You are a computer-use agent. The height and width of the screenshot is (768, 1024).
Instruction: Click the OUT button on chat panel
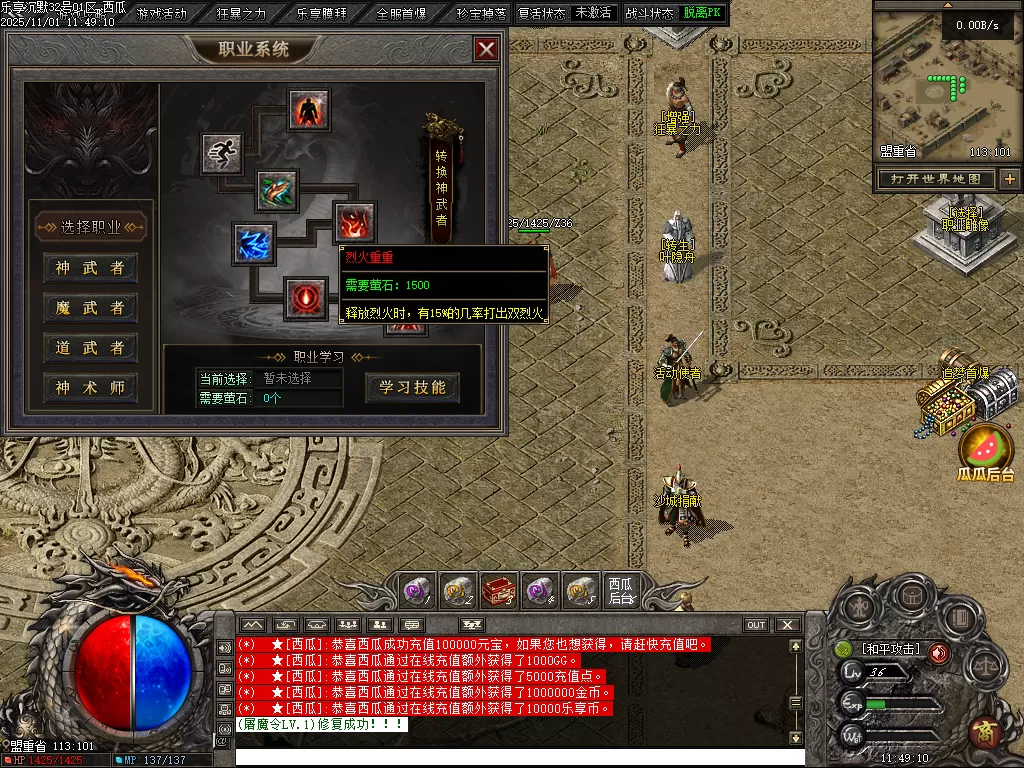click(x=756, y=625)
